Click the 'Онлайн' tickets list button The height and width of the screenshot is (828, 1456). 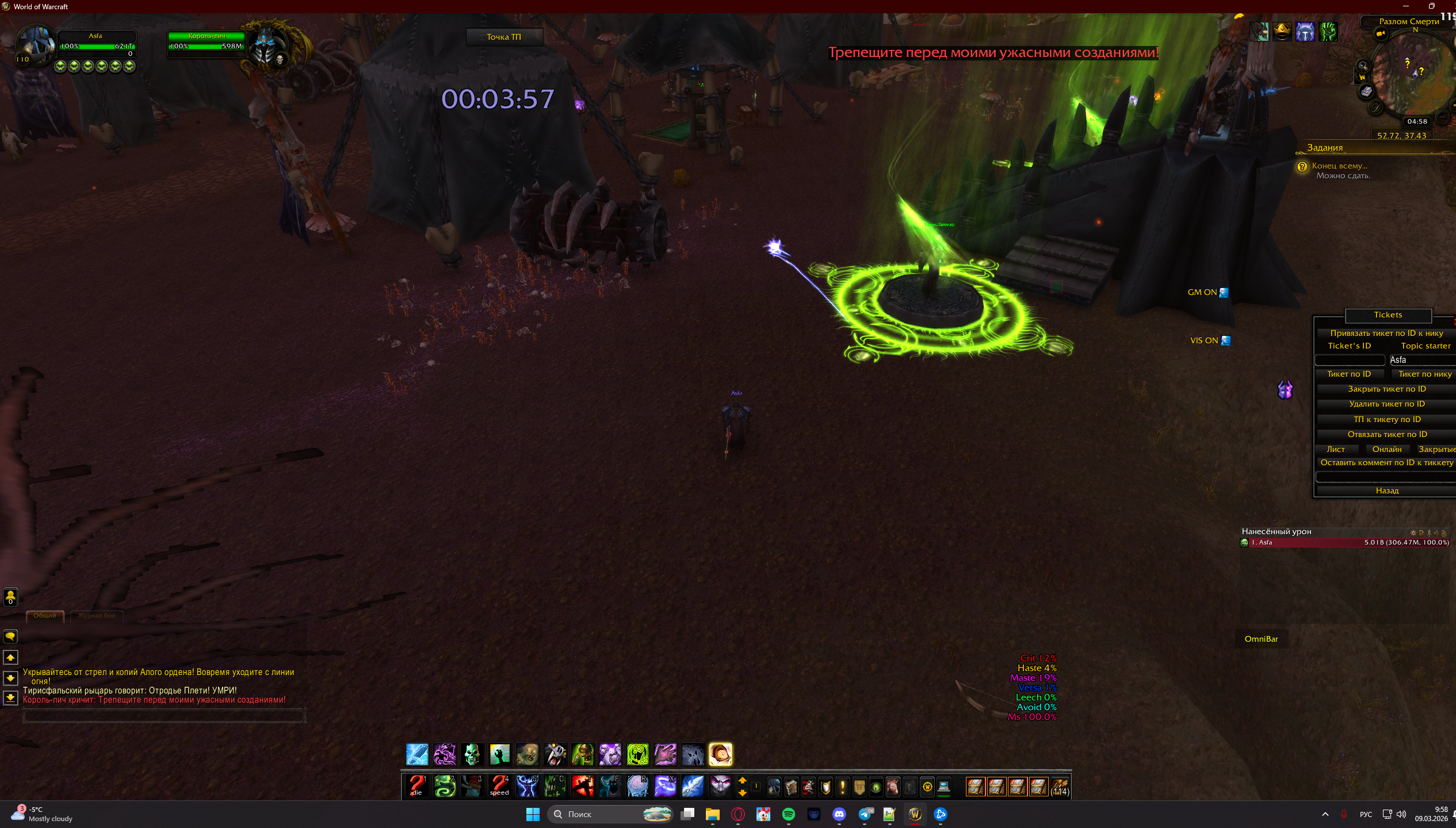[1386, 450]
